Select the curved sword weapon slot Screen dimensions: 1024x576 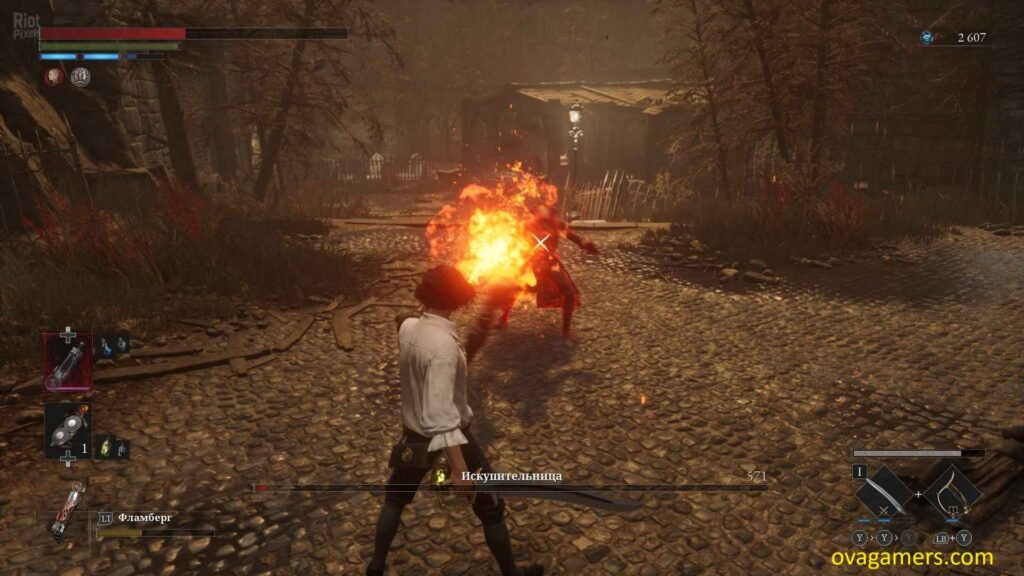point(884,493)
